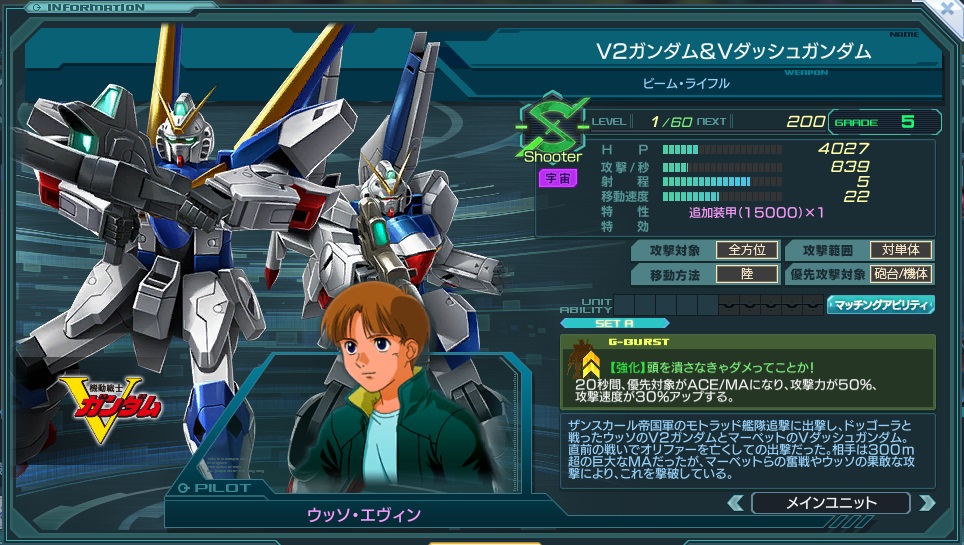Go to the next unit view arrow
Screen dimensions: 964x545
tap(926, 503)
